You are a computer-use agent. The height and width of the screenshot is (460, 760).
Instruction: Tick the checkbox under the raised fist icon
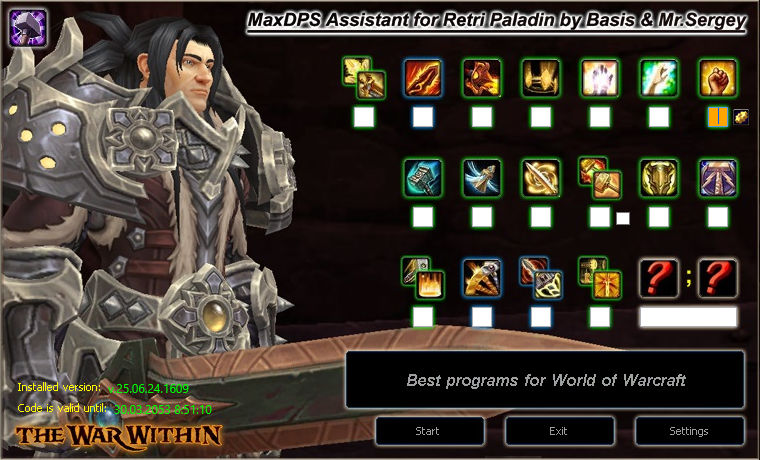717,117
